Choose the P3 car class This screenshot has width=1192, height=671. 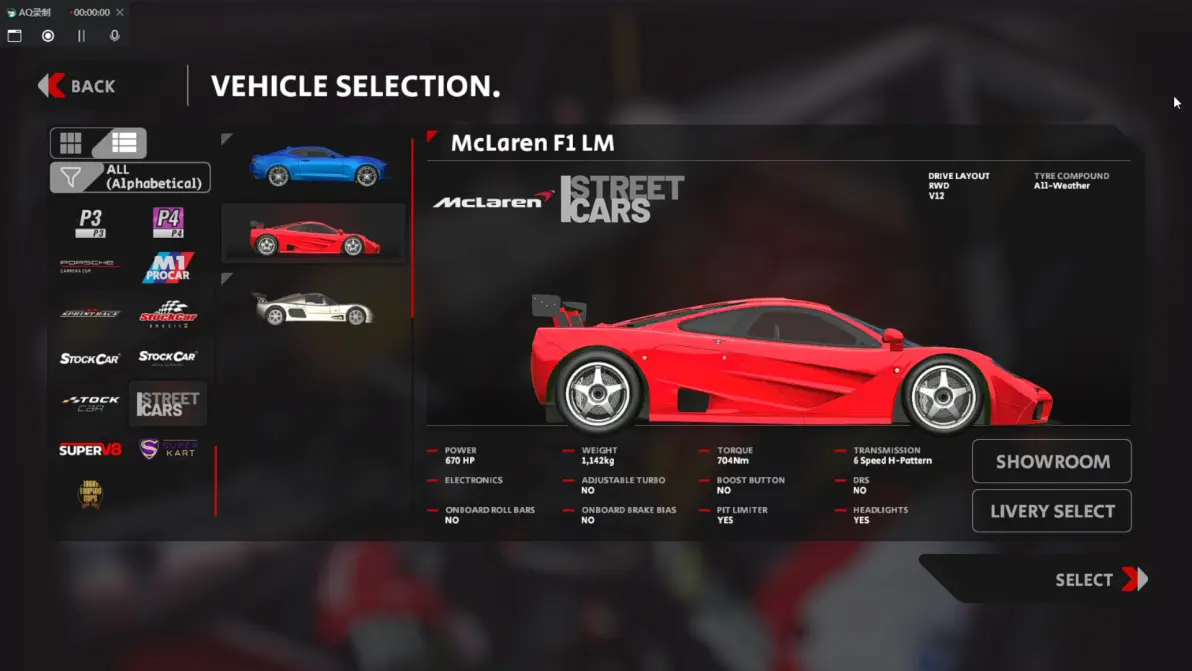(91, 222)
